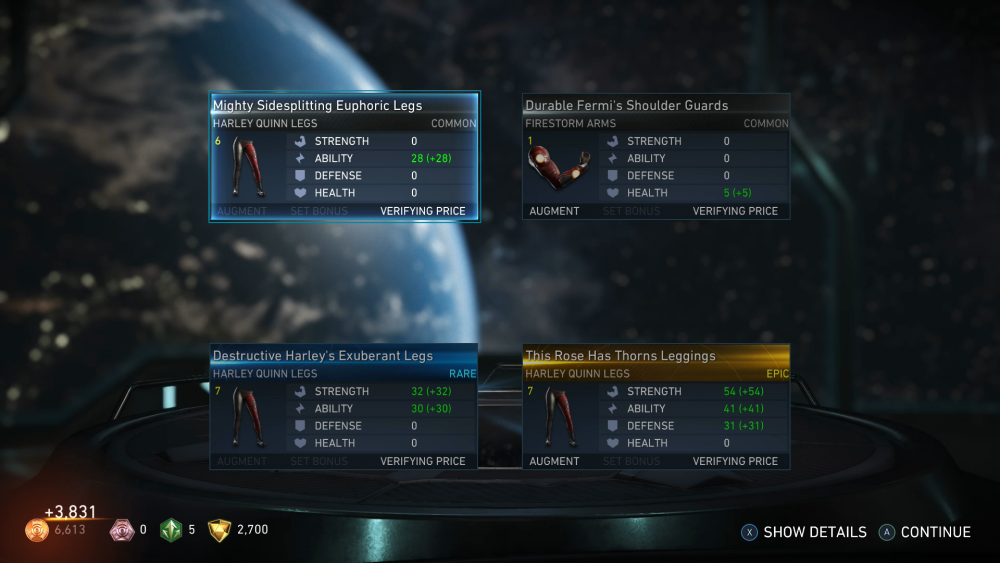Choose the Destructive Harley's Exuberant Legs card
This screenshot has width=1000, height=563.
(344, 407)
